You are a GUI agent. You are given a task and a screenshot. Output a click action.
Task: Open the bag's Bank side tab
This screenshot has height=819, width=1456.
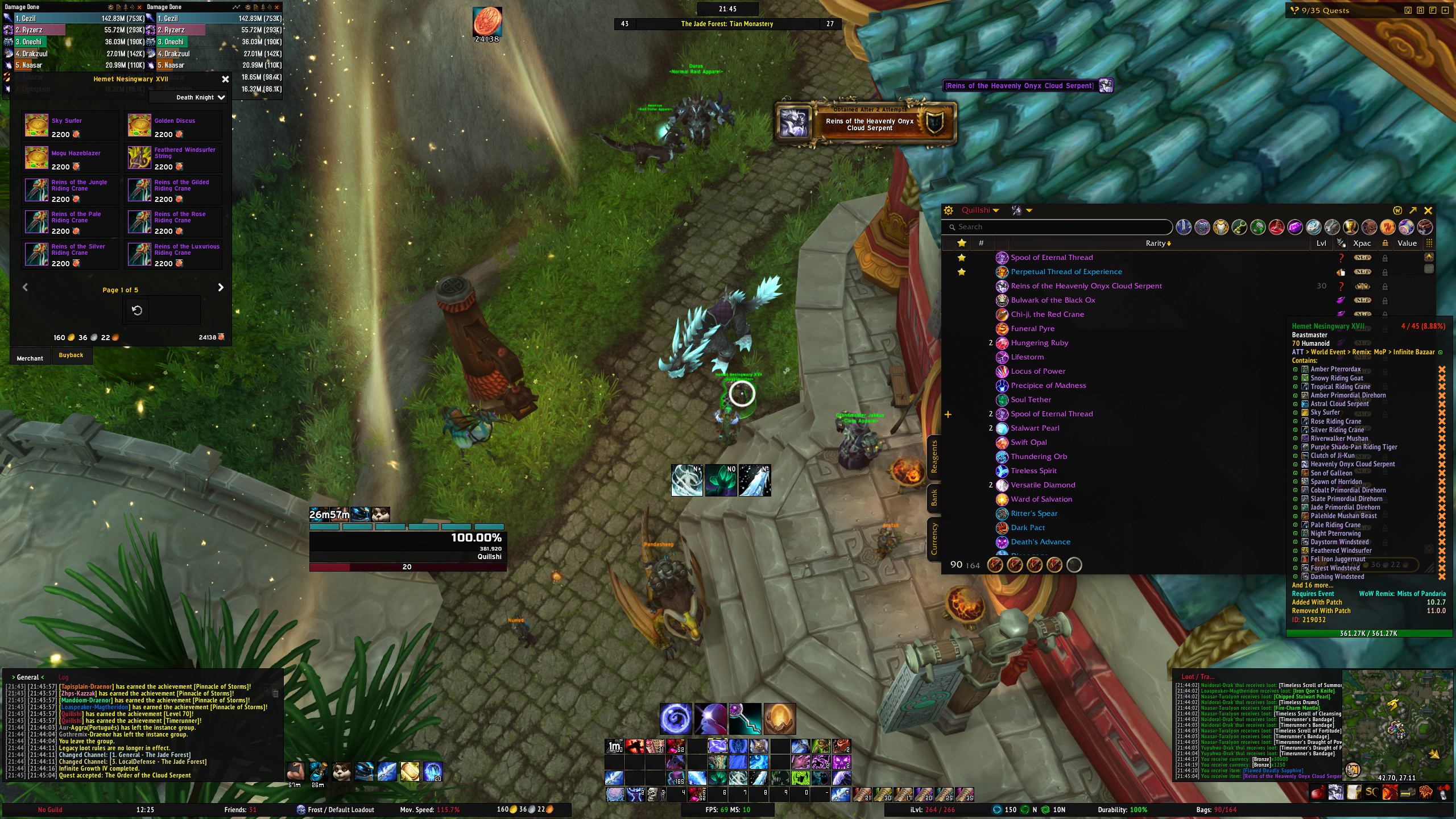(x=934, y=499)
